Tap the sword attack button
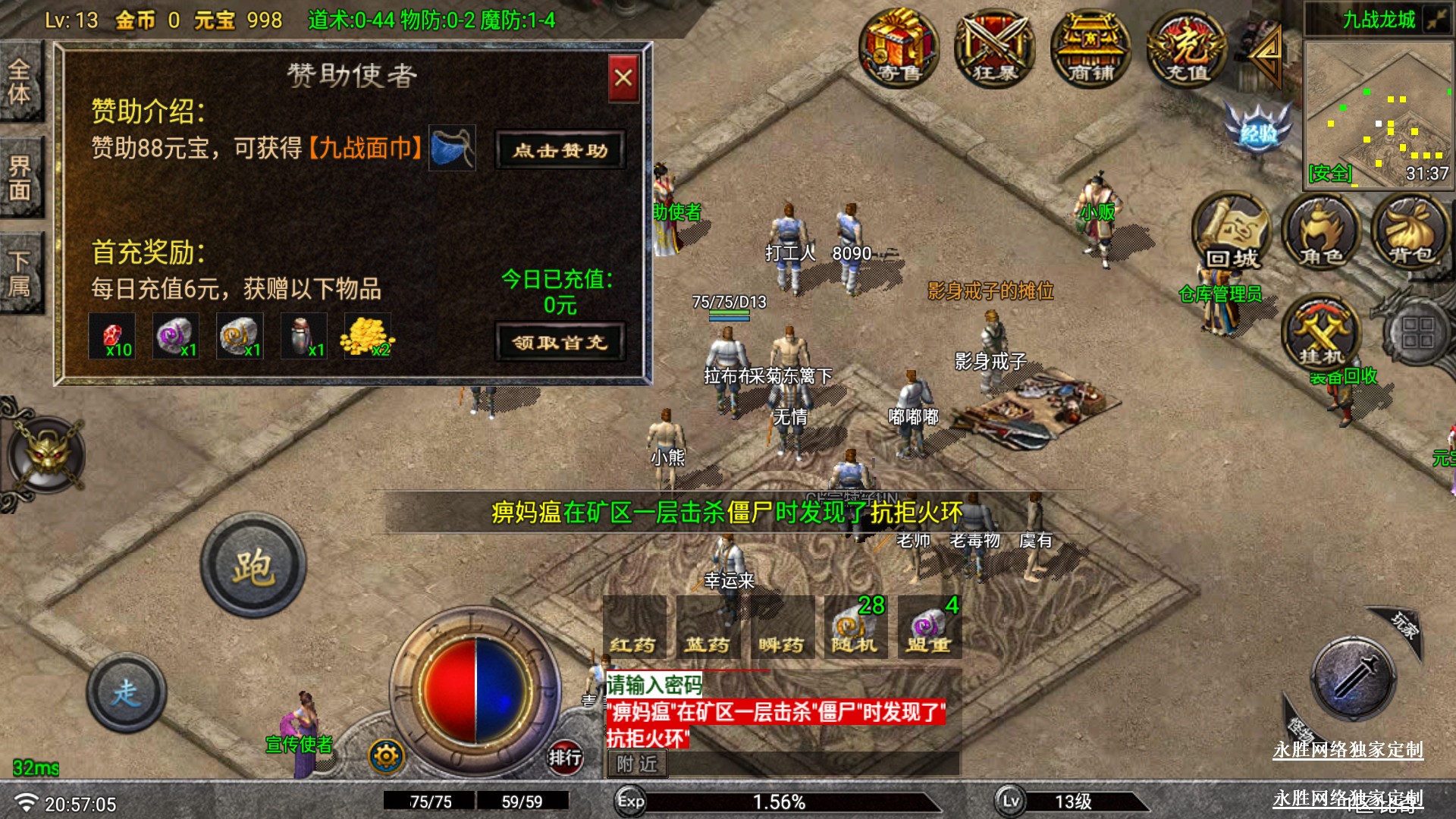Viewport: 1456px width, 819px height. 1354,677
